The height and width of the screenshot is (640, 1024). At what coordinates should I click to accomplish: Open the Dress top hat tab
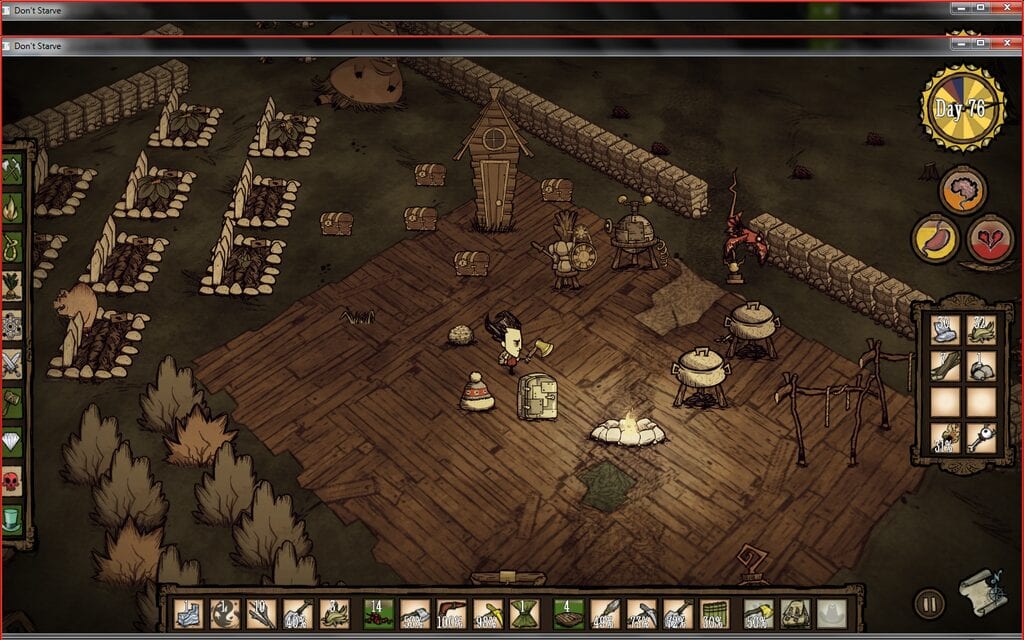tap(12, 520)
